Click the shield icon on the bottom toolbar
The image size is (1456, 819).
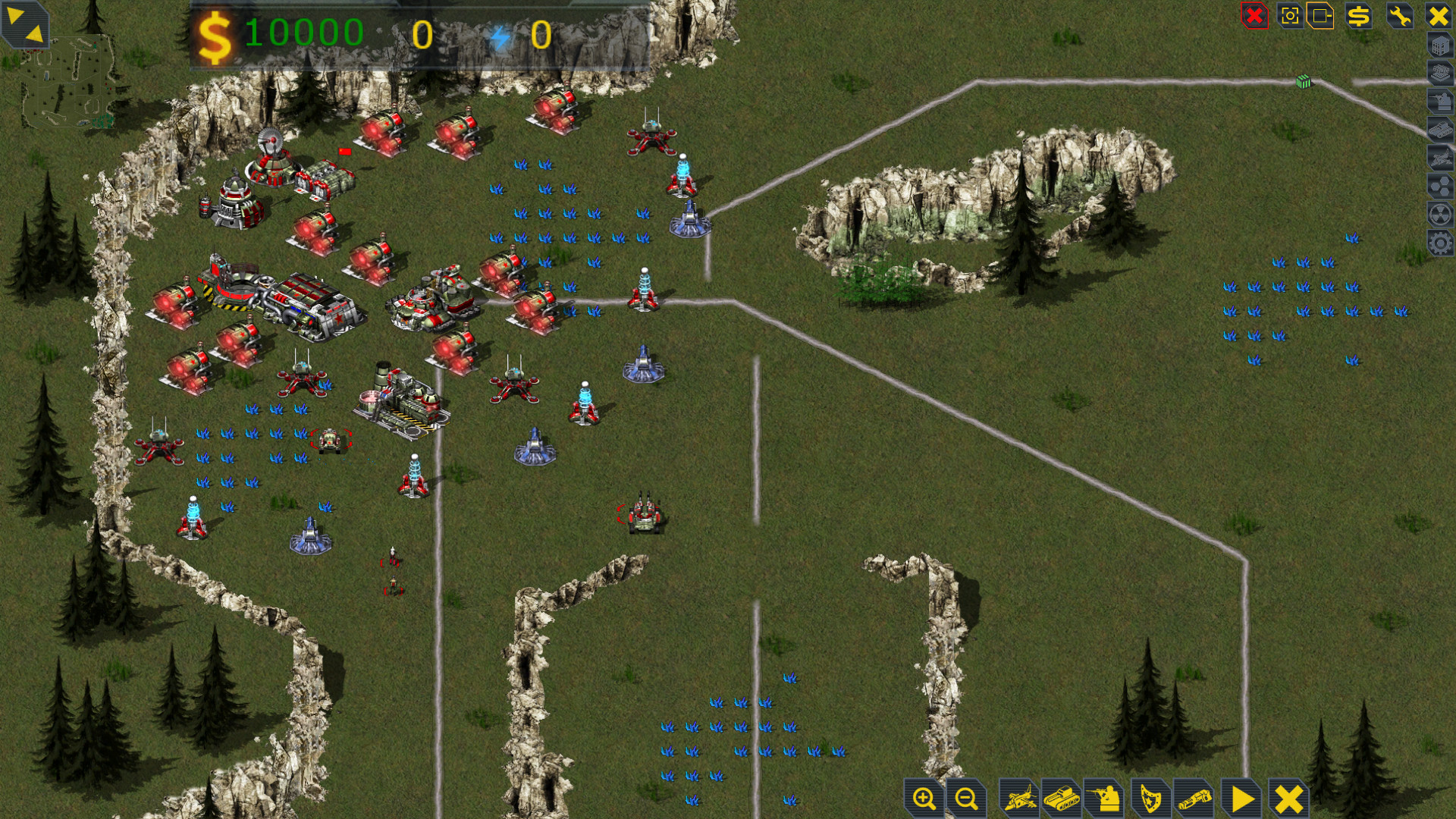[1150, 799]
